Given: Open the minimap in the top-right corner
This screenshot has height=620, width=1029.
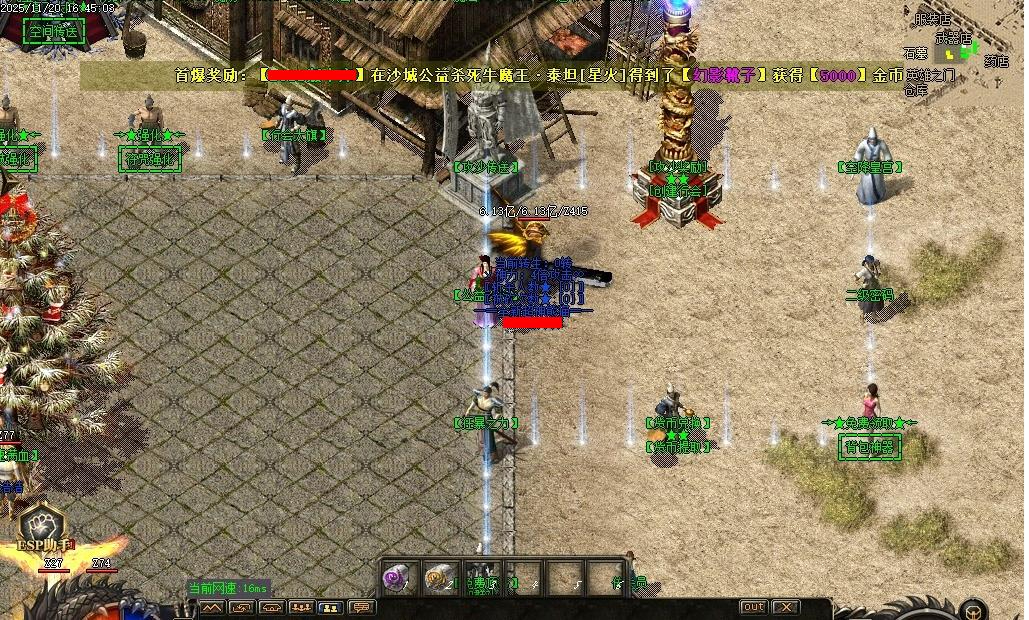Looking at the screenshot, I should pos(960,50).
